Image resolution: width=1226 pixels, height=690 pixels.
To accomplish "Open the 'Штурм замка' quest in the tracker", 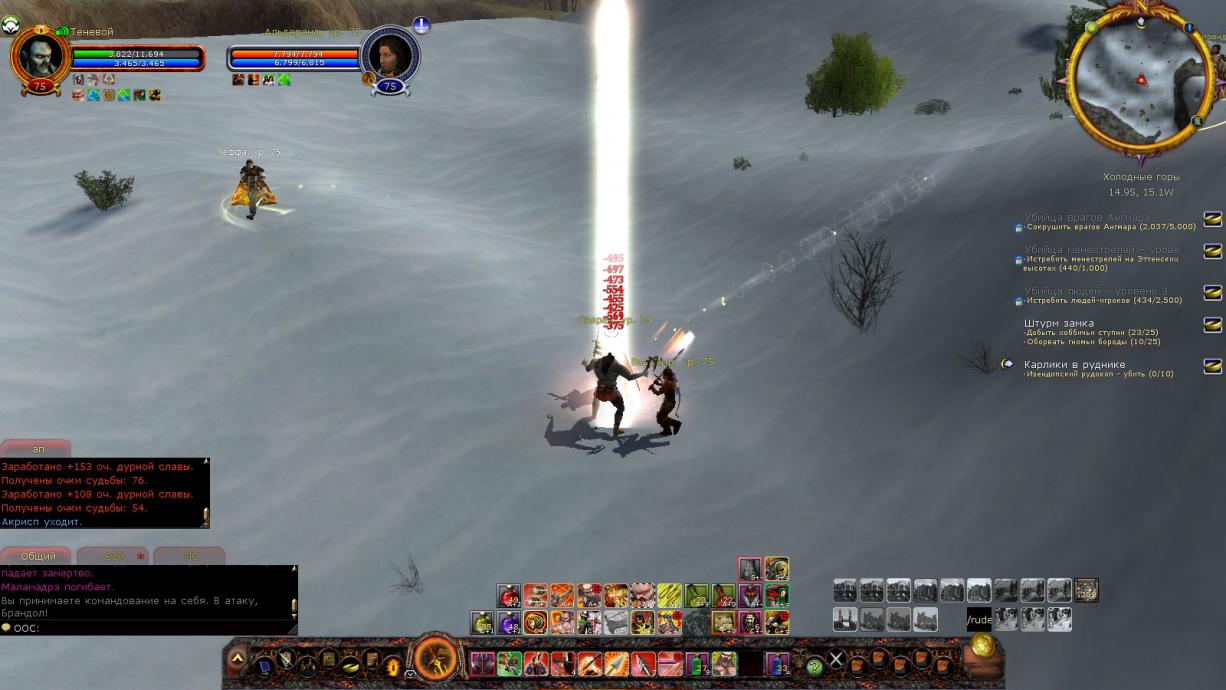I will pyautogui.click(x=1059, y=324).
